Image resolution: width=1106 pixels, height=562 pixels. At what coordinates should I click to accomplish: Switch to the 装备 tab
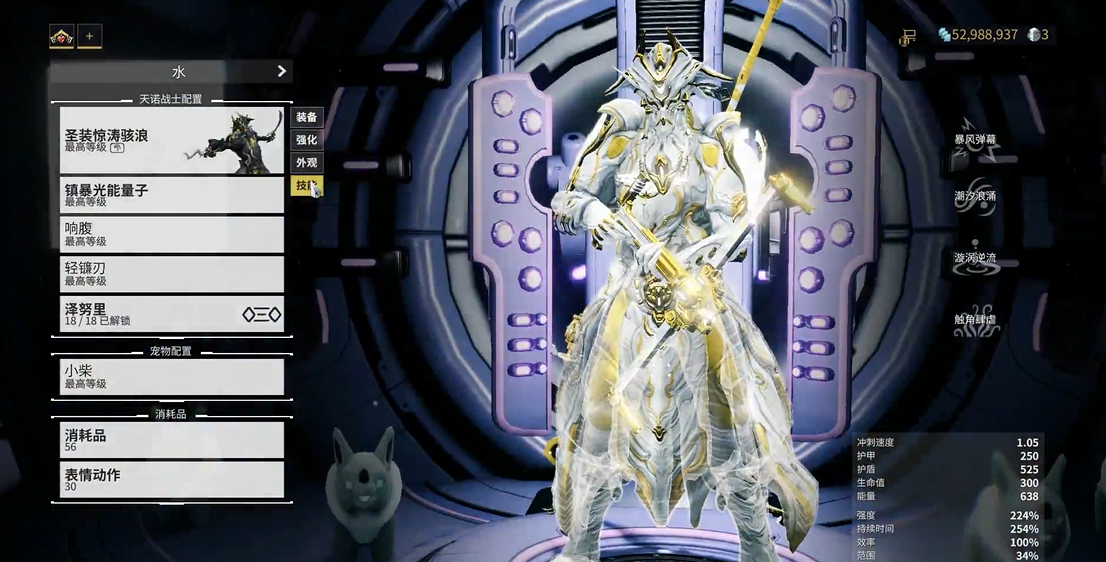[x=306, y=117]
